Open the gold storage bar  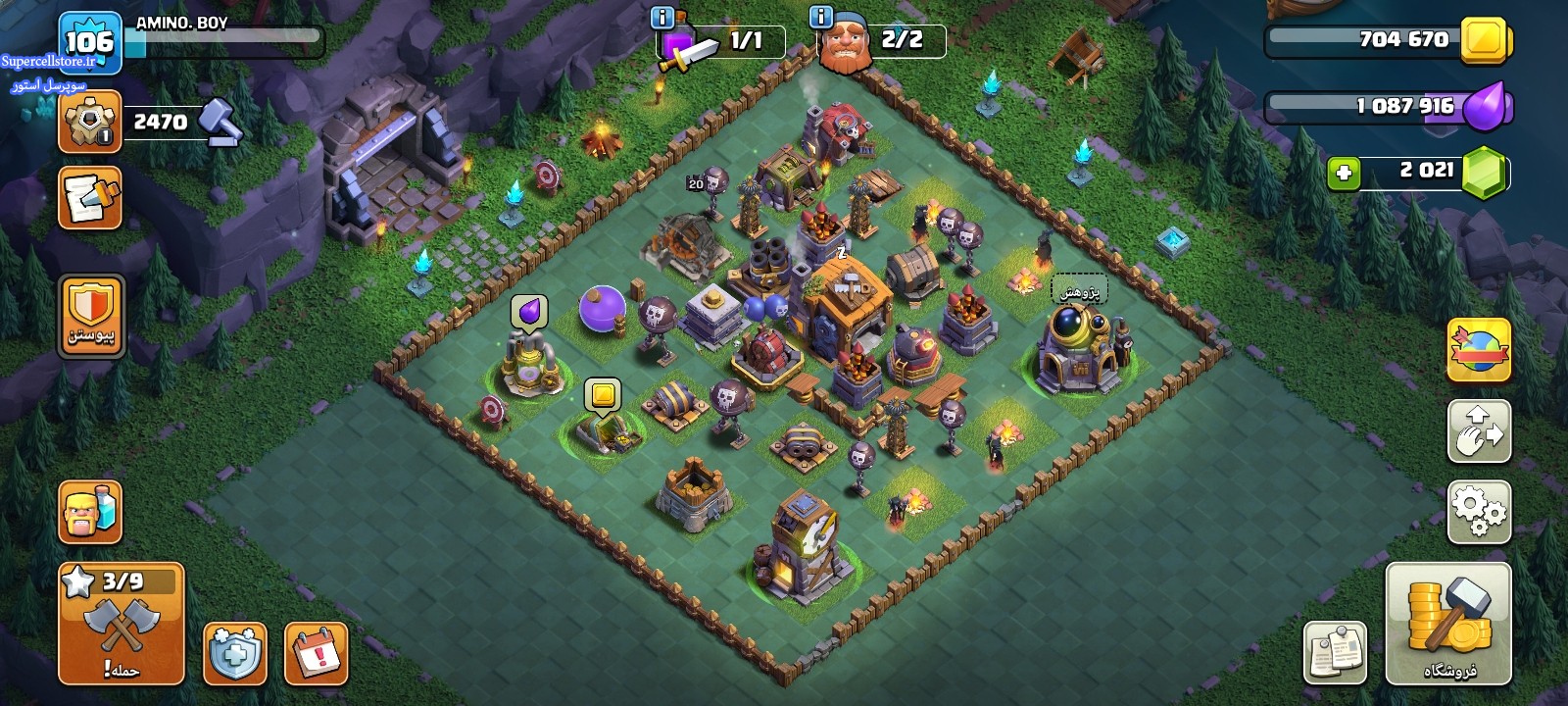coord(1387,40)
